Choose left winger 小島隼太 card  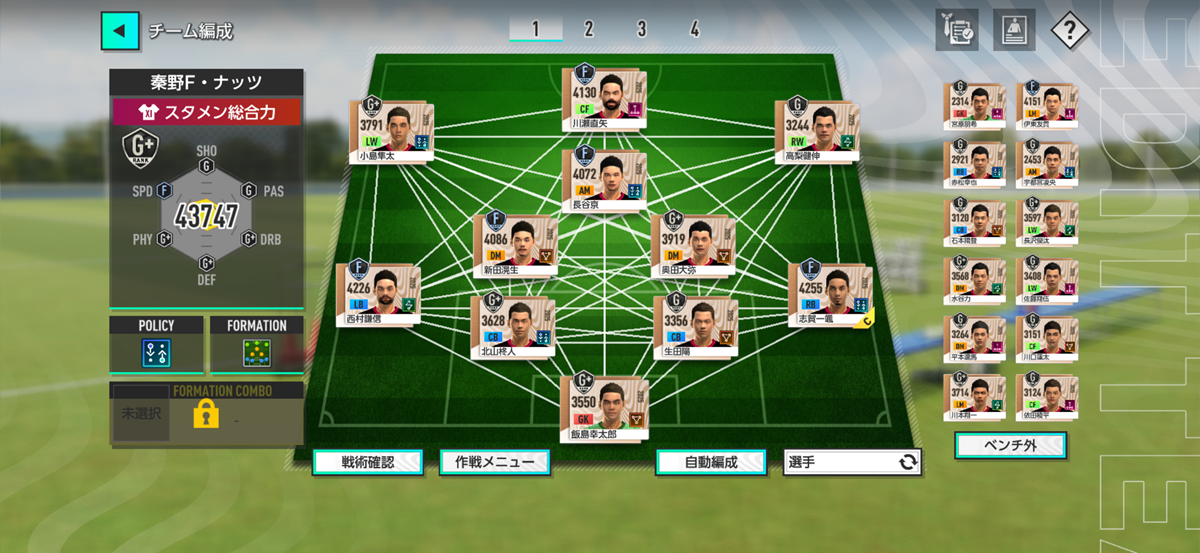(x=392, y=129)
